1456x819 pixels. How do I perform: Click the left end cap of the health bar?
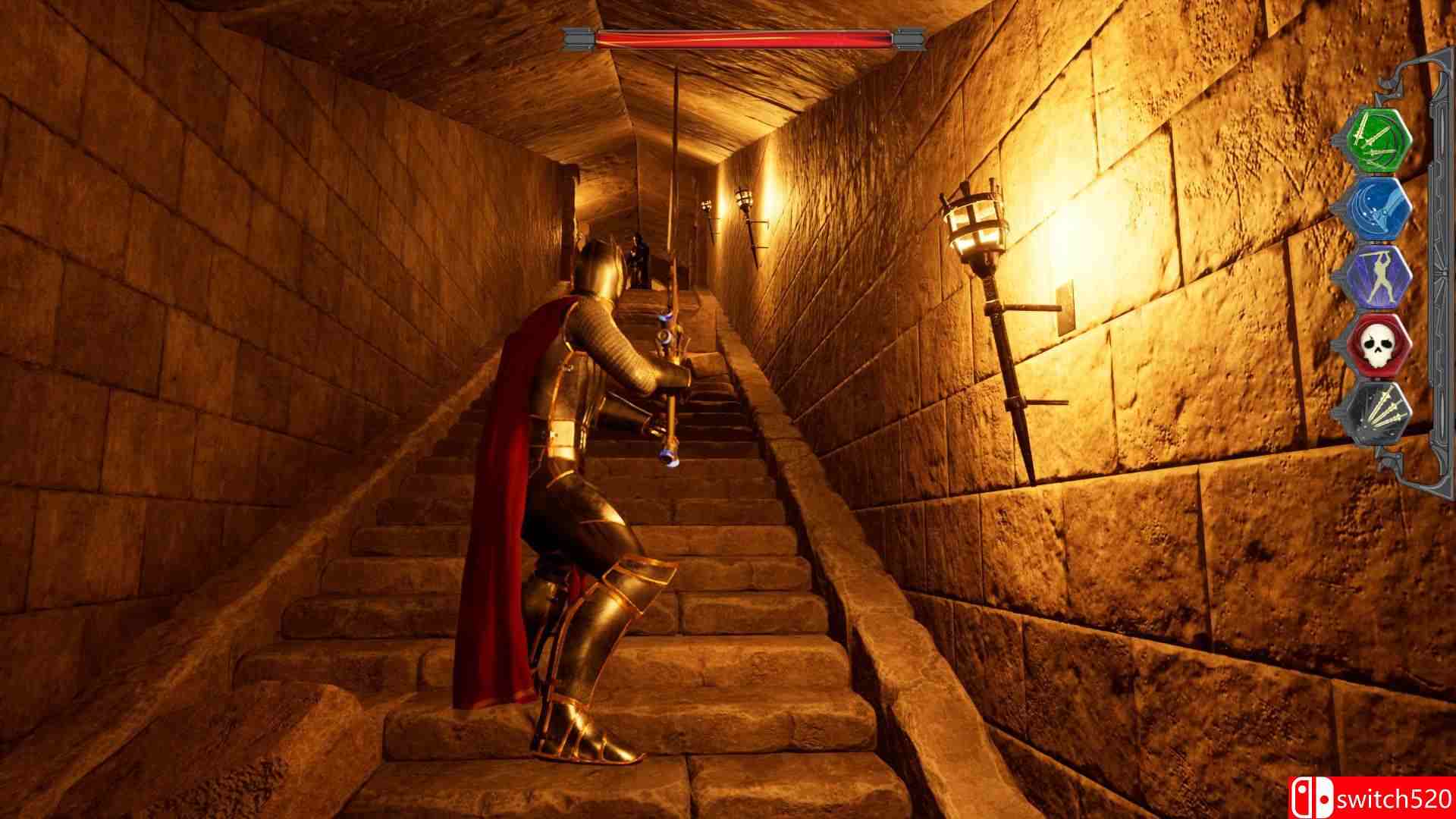click(x=580, y=34)
